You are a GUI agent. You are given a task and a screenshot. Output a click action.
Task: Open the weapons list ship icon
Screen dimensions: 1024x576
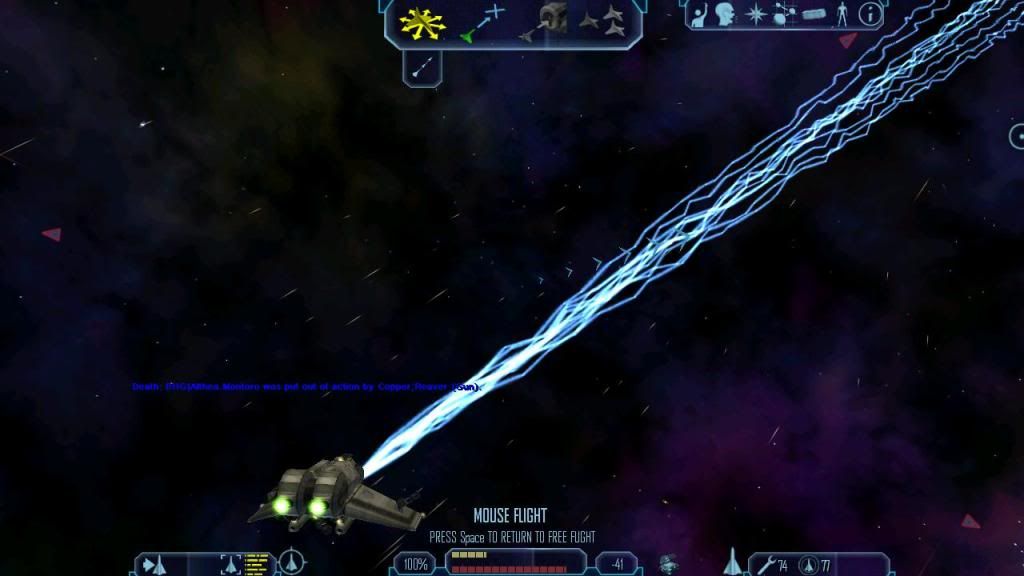click(x=731, y=562)
